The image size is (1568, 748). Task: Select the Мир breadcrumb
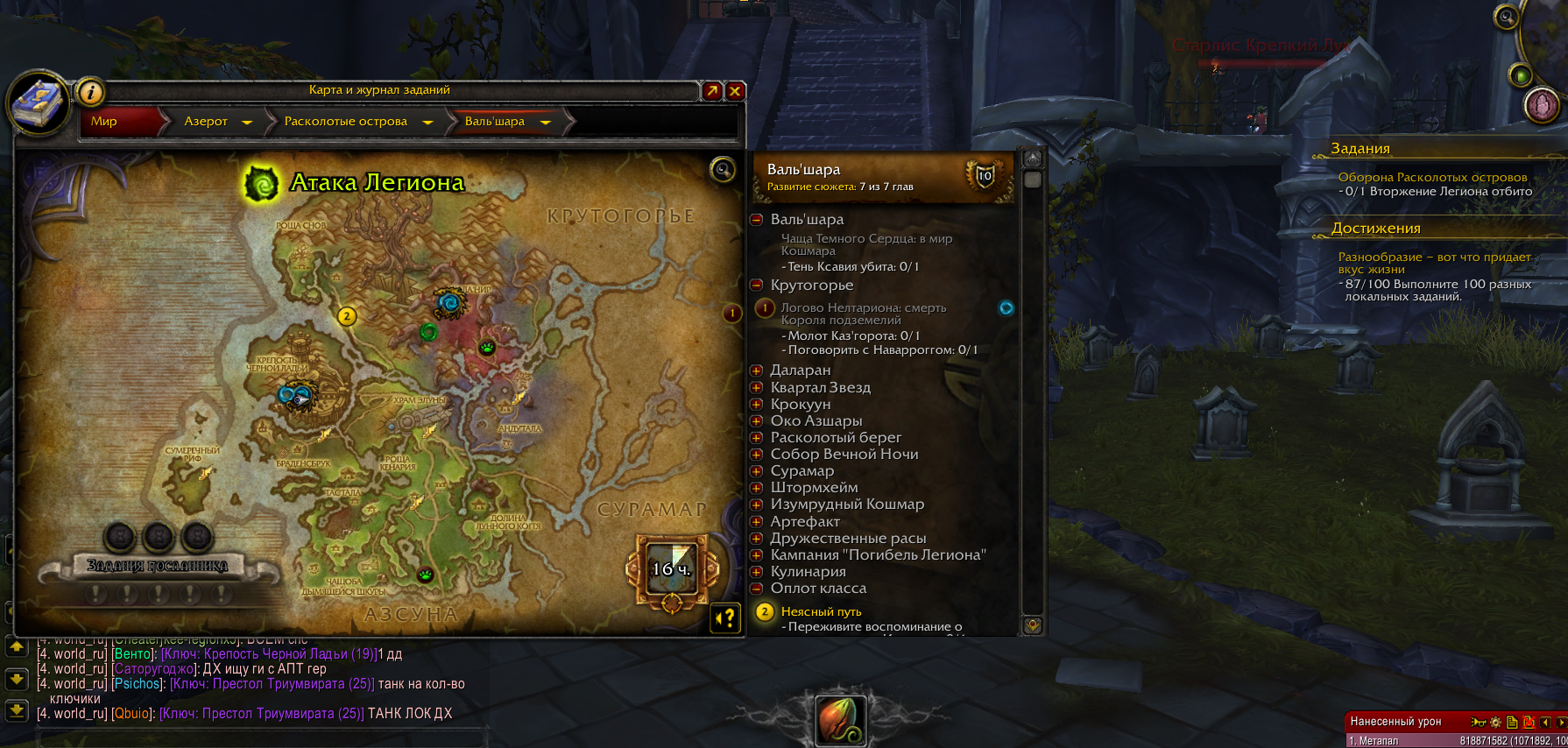(105, 122)
